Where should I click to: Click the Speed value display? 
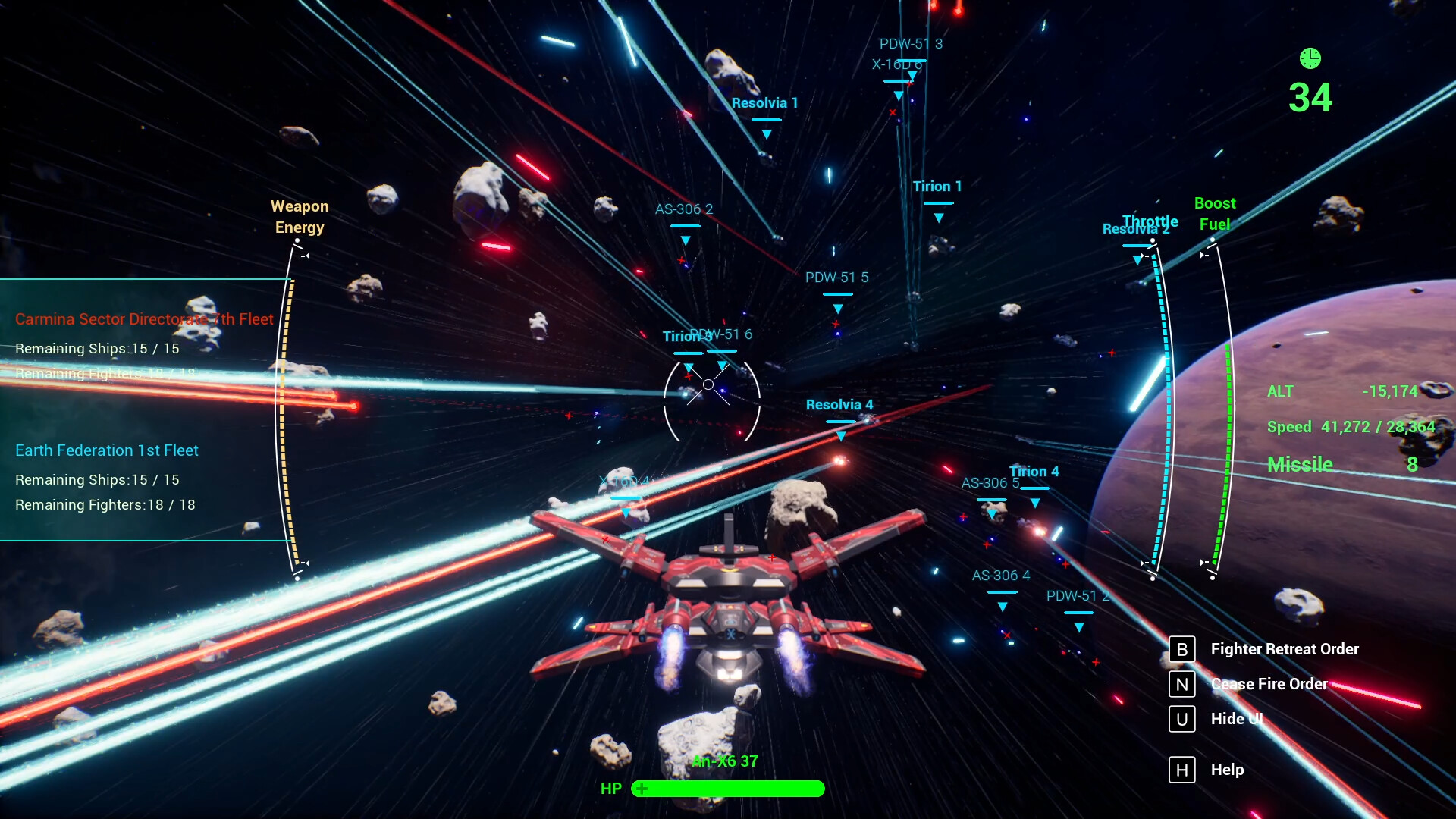pos(1350,427)
